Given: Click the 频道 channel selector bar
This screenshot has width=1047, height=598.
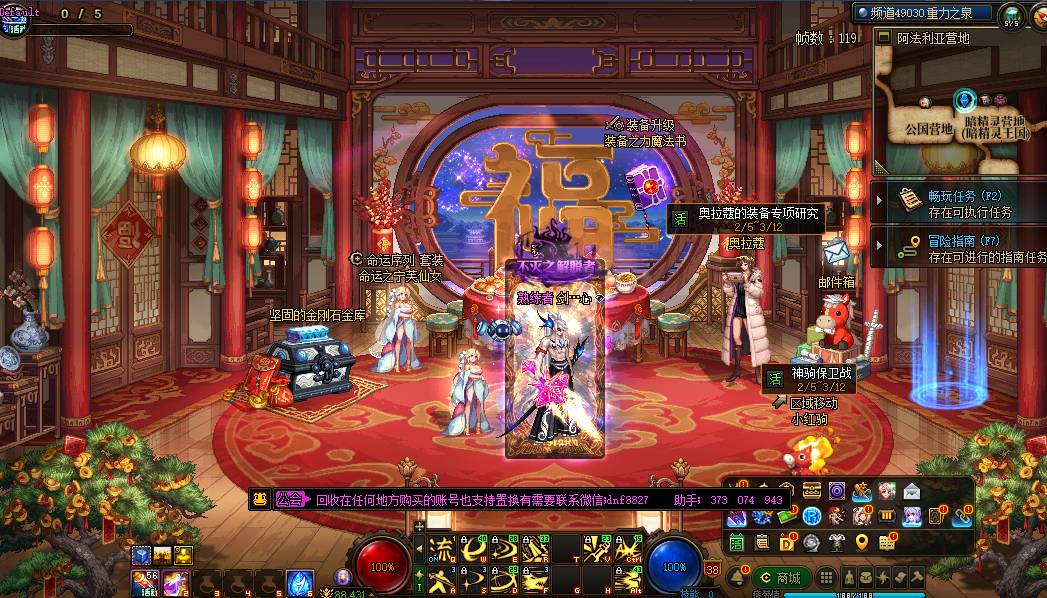Looking at the screenshot, I should pyautogui.click(x=921, y=13).
